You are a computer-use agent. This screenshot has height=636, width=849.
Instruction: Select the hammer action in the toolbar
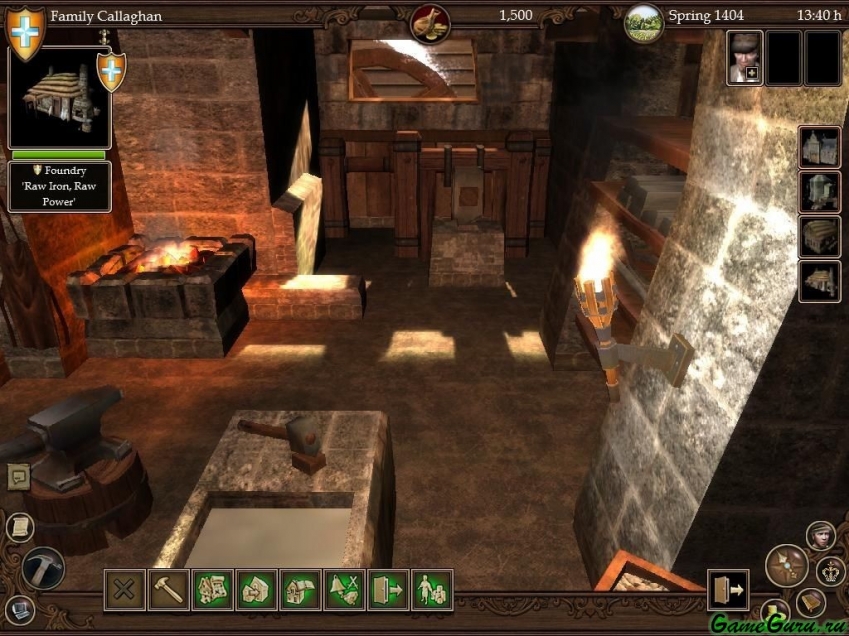click(168, 589)
